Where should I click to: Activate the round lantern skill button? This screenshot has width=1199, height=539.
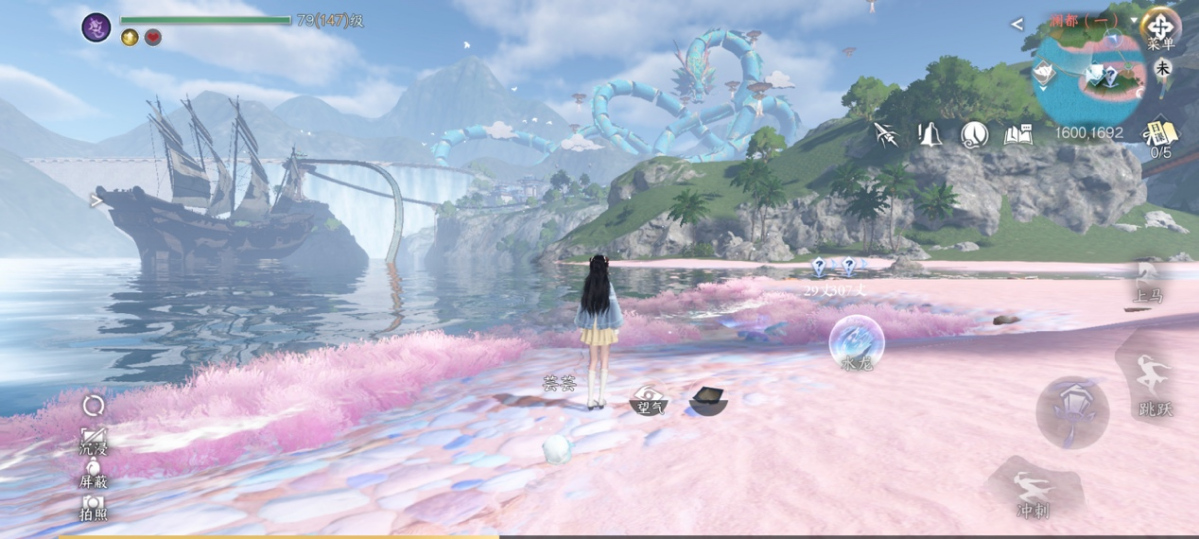tap(1072, 411)
